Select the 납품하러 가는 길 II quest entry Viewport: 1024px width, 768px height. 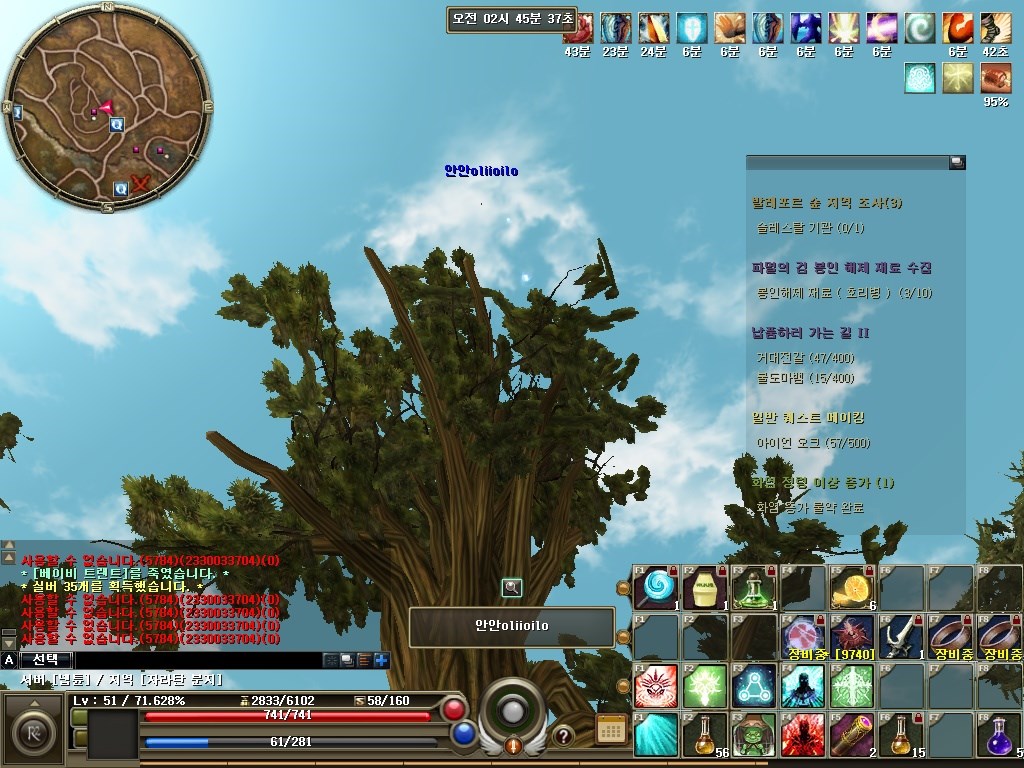pos(811,333)
